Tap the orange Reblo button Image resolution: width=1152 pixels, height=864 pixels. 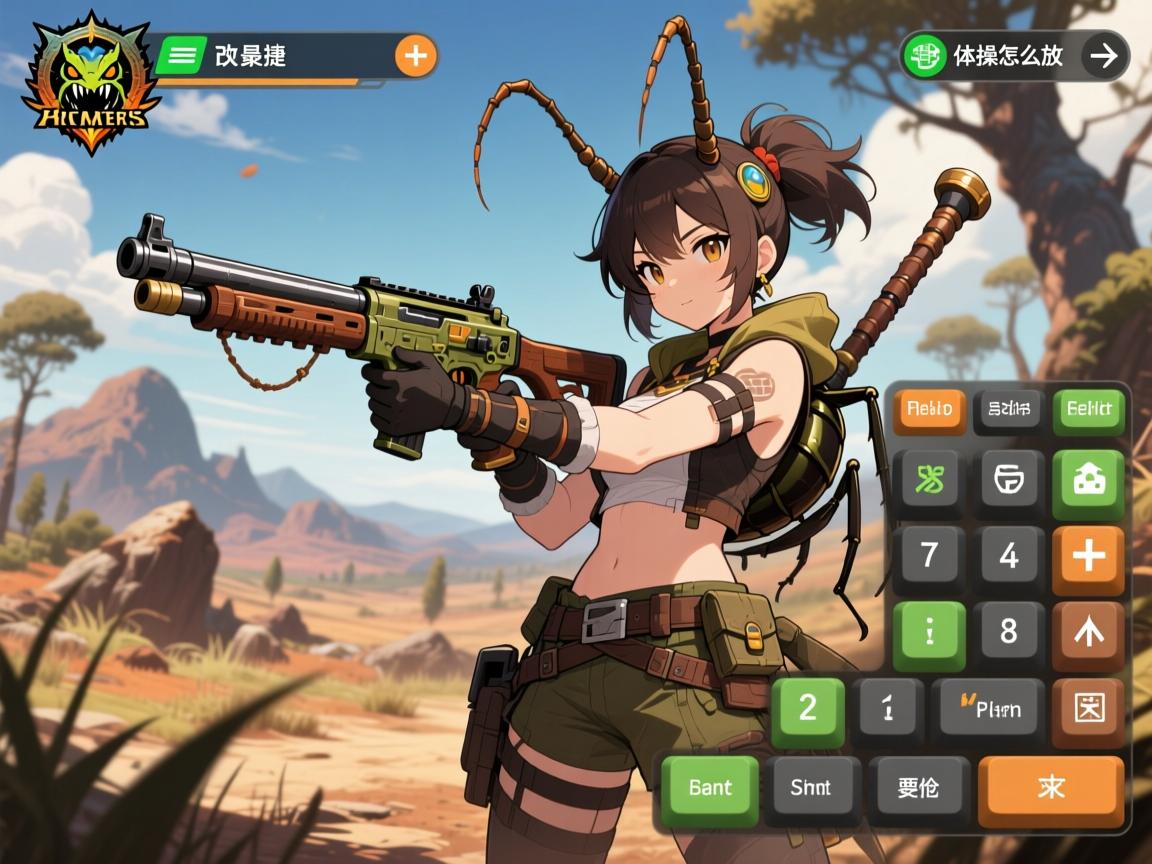point(929,410)
